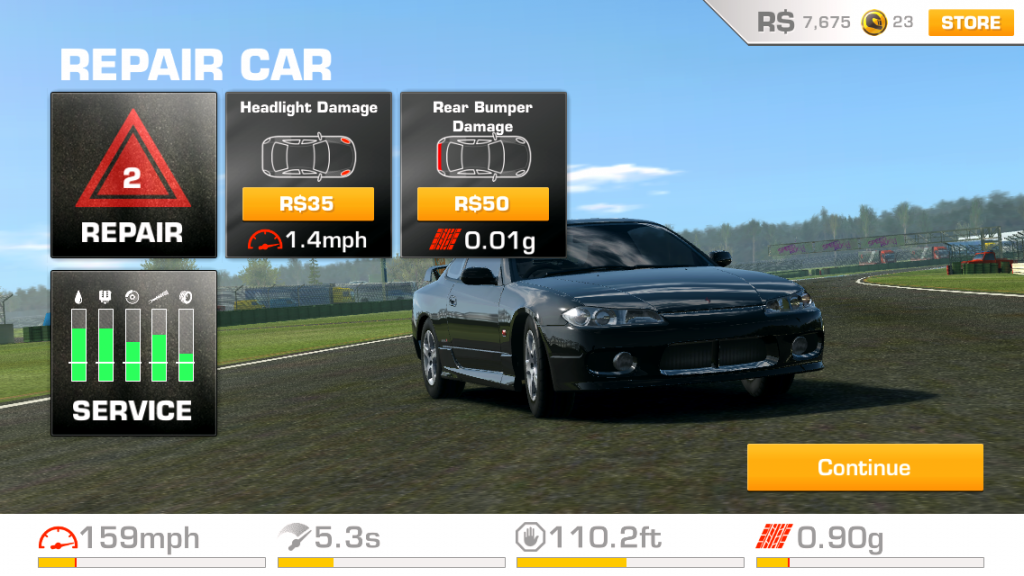Open the Service panel
The height and width of the screenshot is (576, 1024).
tap(133, 352)
